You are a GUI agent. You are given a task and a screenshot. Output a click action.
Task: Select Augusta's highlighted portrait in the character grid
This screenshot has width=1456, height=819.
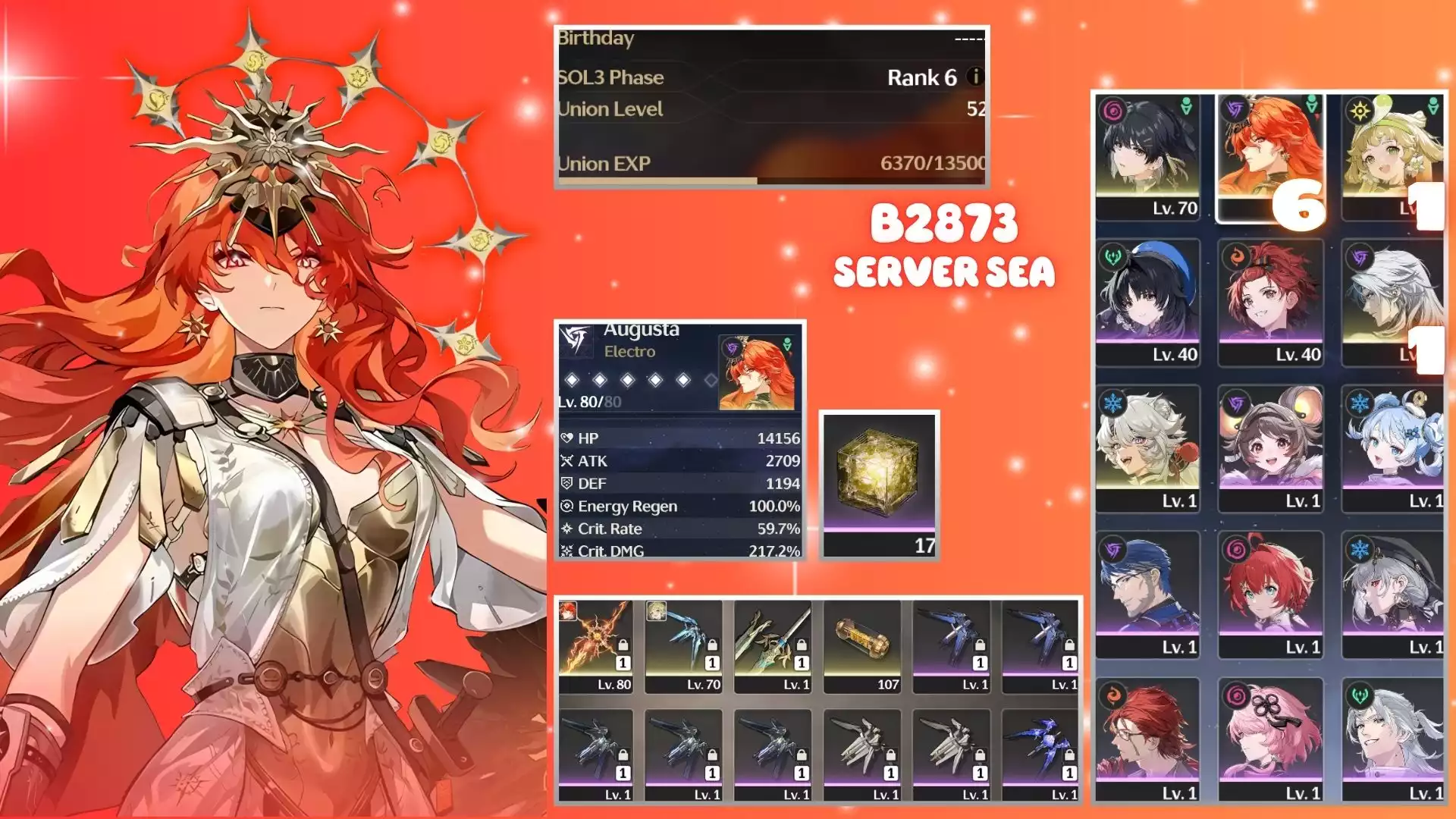[1270, 156]
